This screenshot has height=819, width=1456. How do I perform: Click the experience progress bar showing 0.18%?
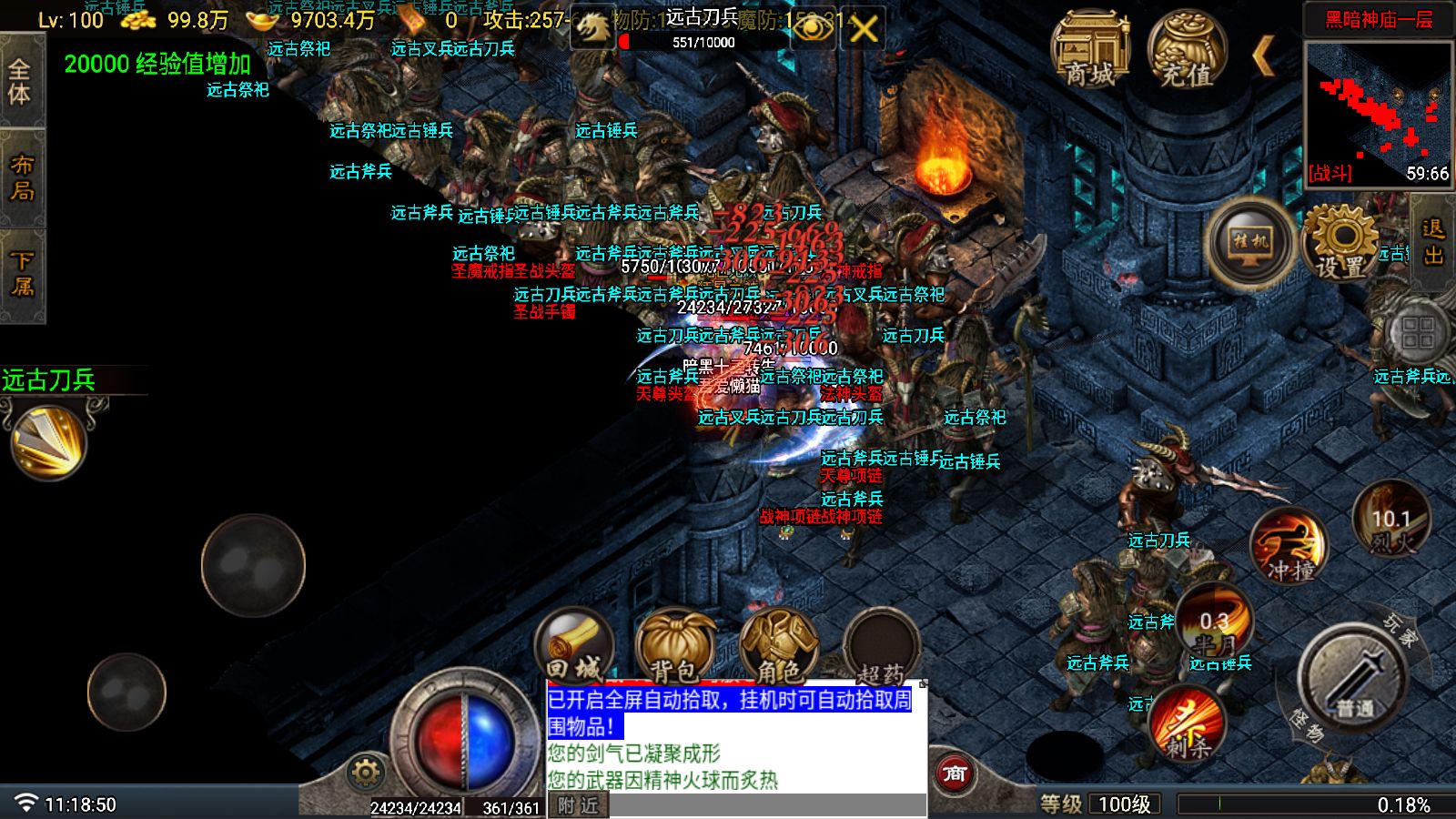tap(1310, 804)
